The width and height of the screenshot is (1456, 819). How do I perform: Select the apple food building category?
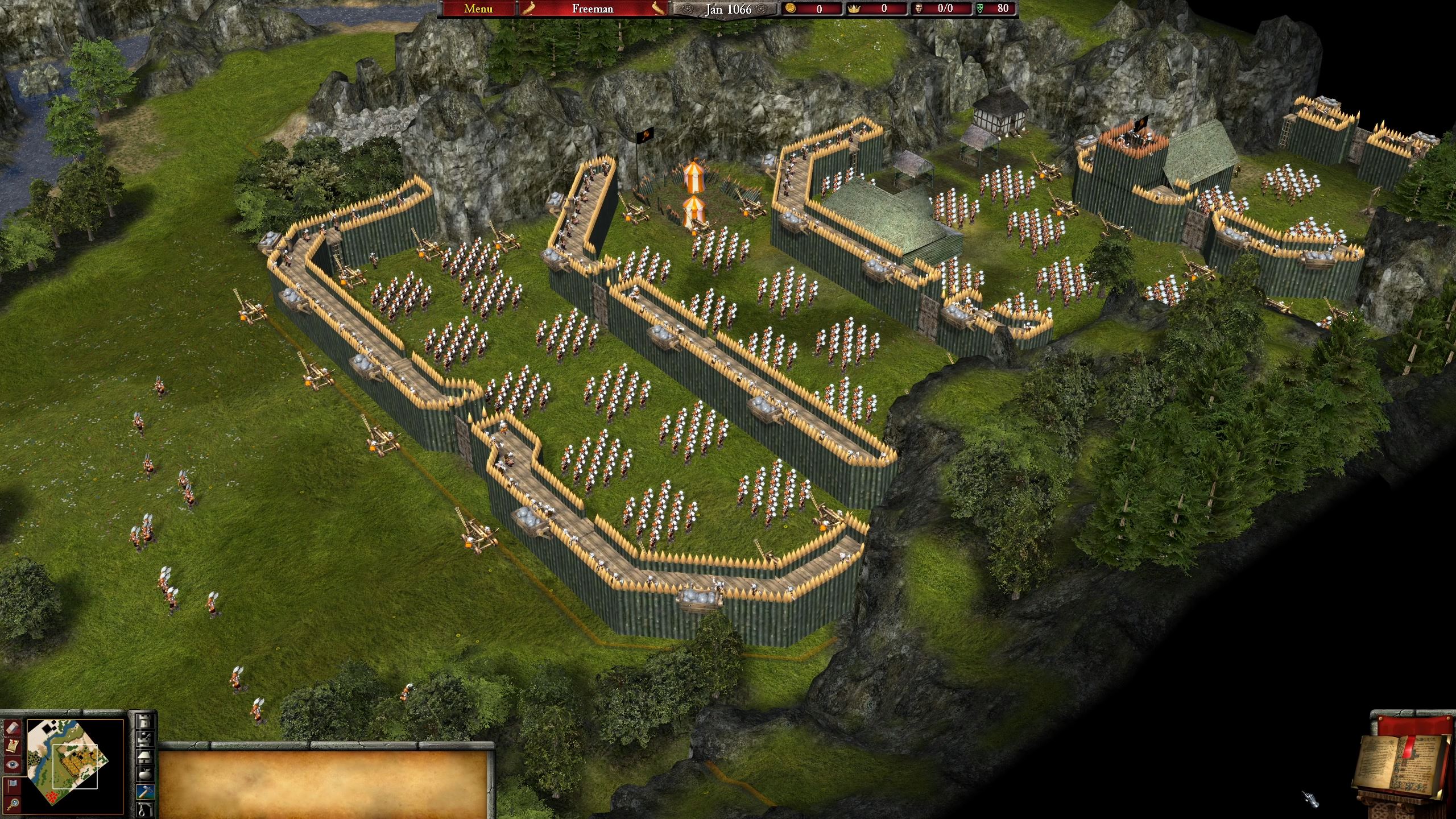[146, 773]
